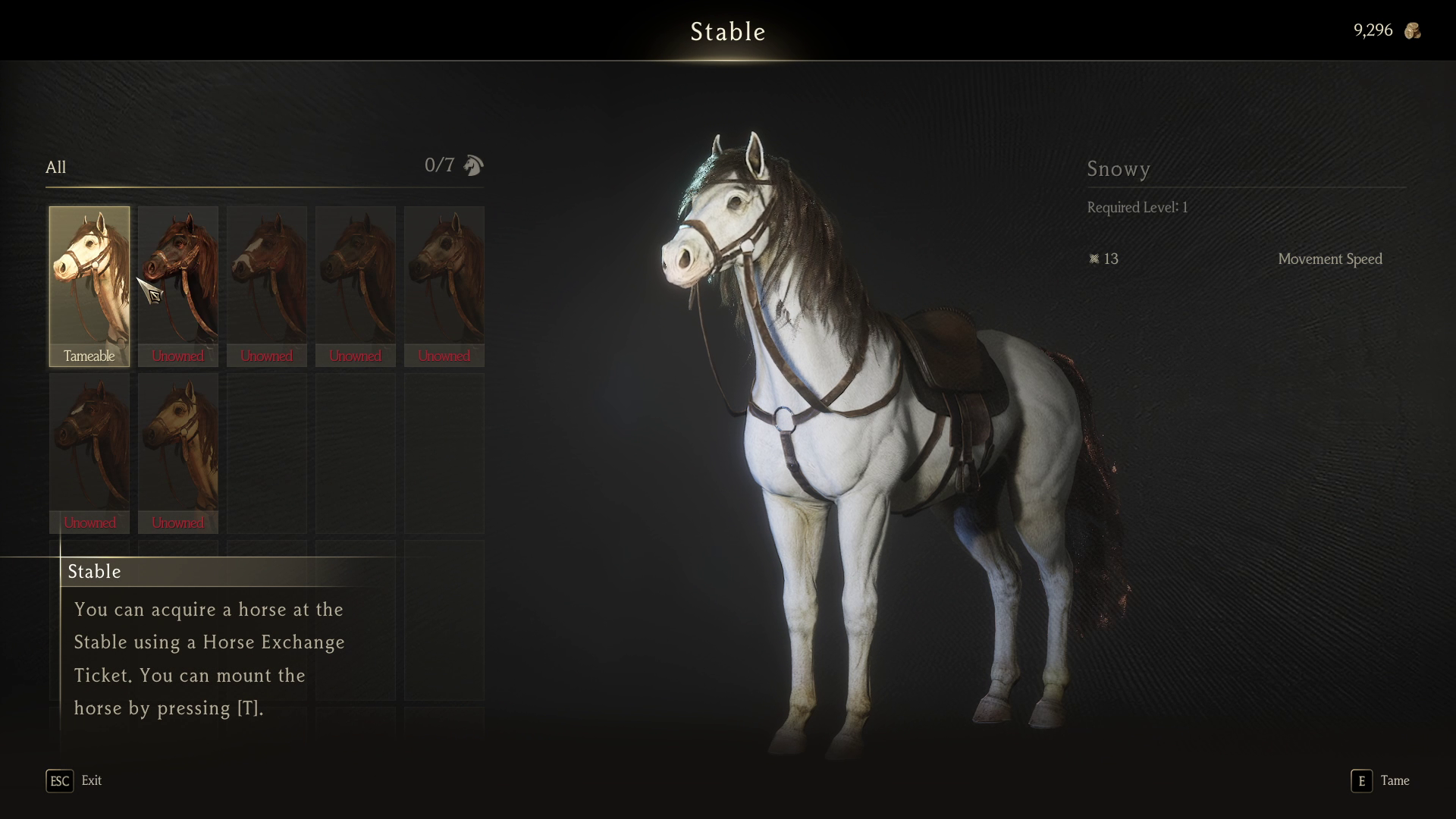1456x819 pixels.
Task: Switch to the All horses category
Action: pyautogui.click(x=56, y=168)
